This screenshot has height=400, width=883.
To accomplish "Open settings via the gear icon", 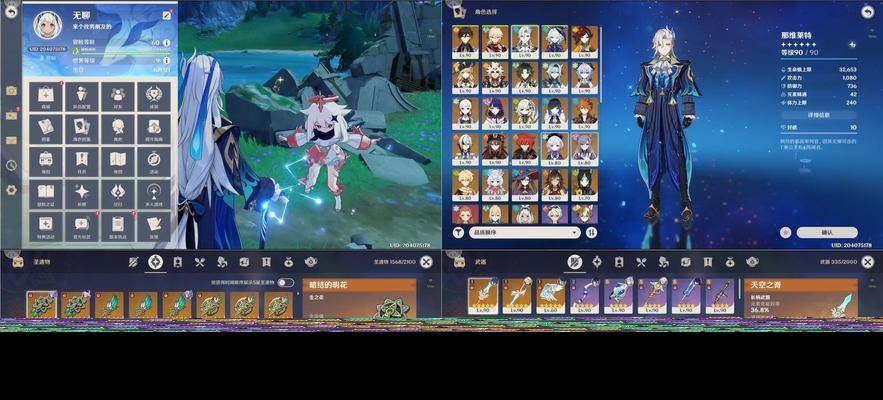I will pyautogui.click(x=11, y=190).
